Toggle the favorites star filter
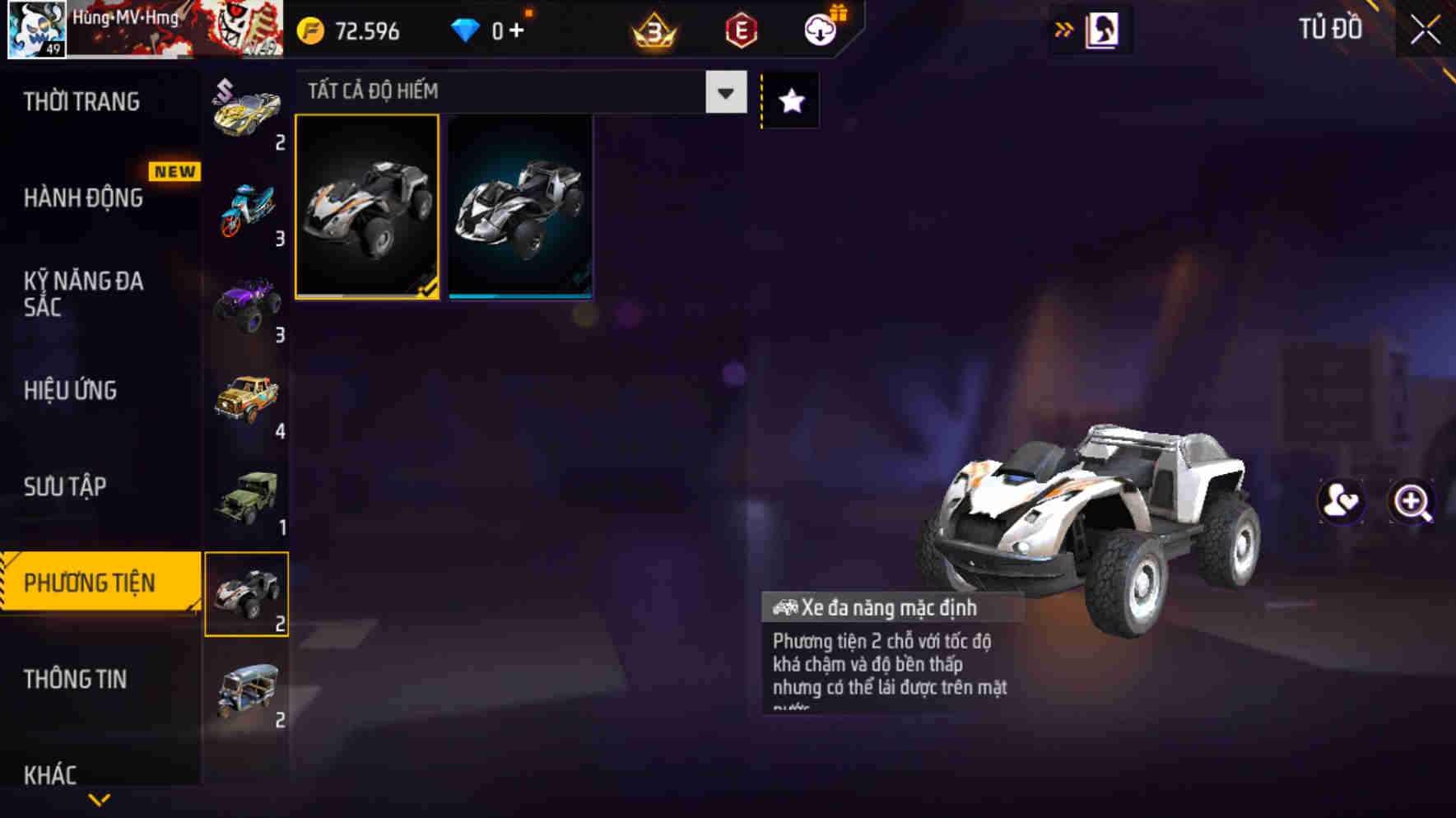The height and width of the screenshot is (818, 1456). [x=789, y=100]
